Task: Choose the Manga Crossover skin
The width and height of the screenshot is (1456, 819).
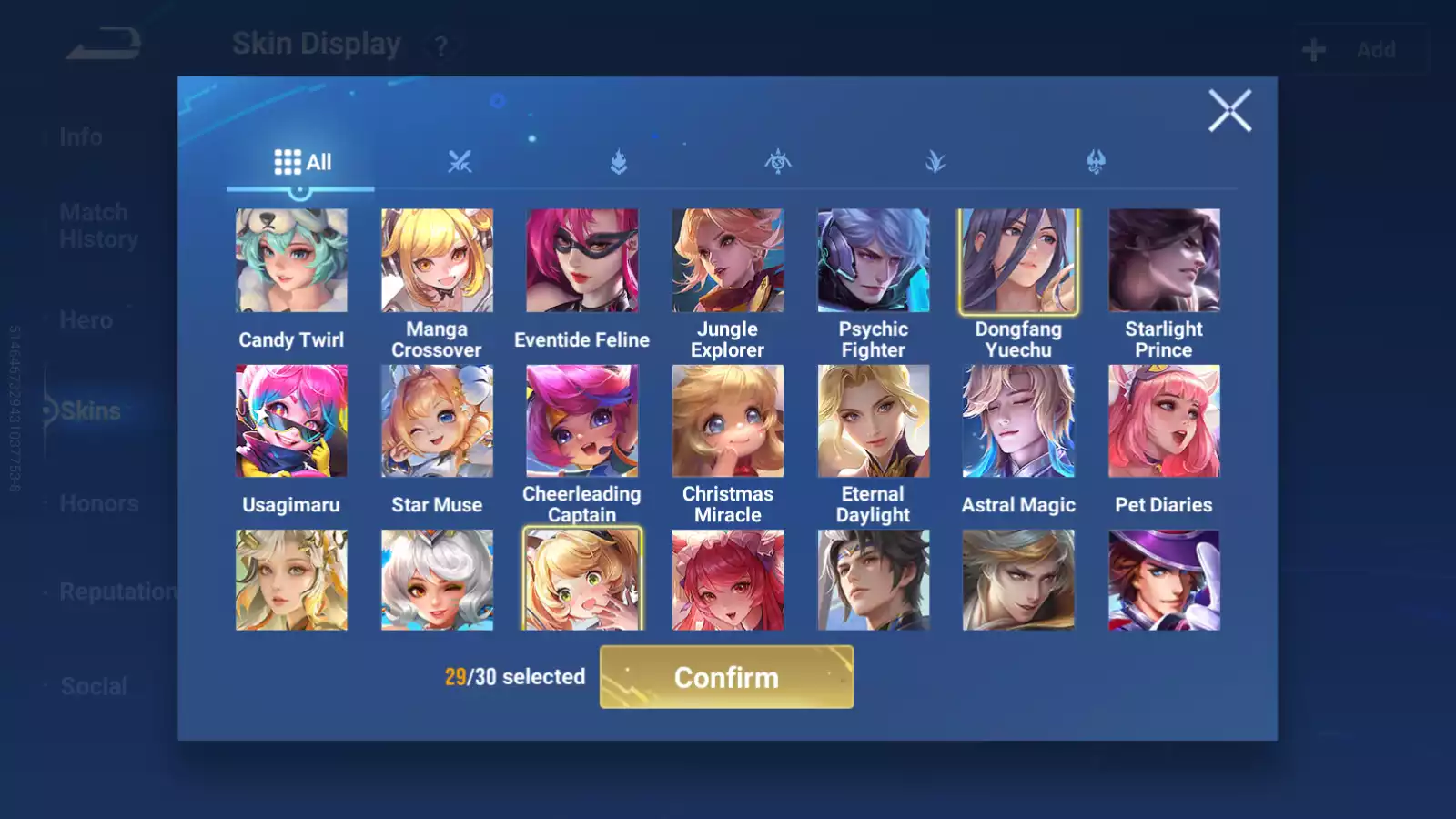Action: (x=437, y=261)
